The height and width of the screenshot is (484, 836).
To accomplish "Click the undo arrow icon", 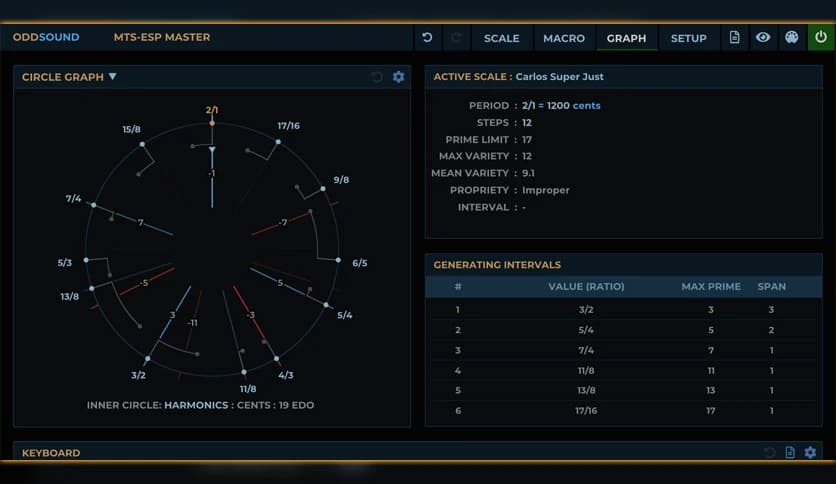I will (428, 38).
